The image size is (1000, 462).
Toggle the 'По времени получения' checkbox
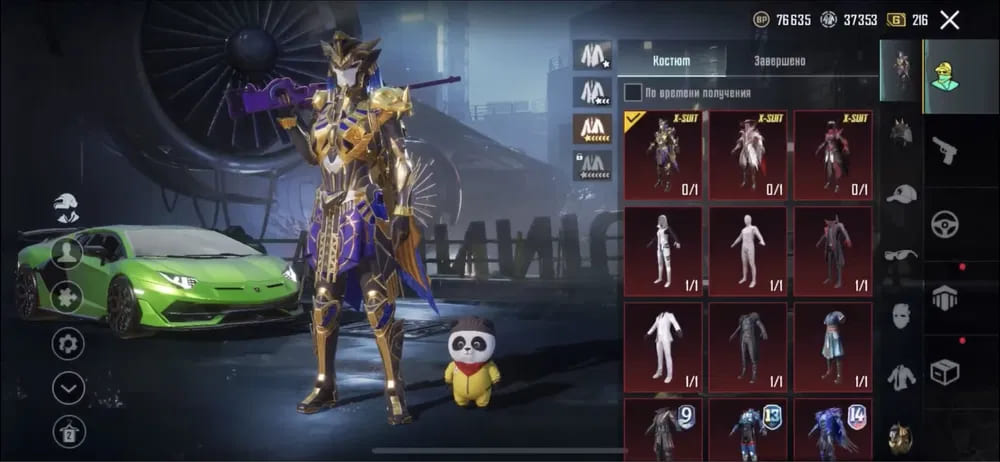[x=633, y=93]
